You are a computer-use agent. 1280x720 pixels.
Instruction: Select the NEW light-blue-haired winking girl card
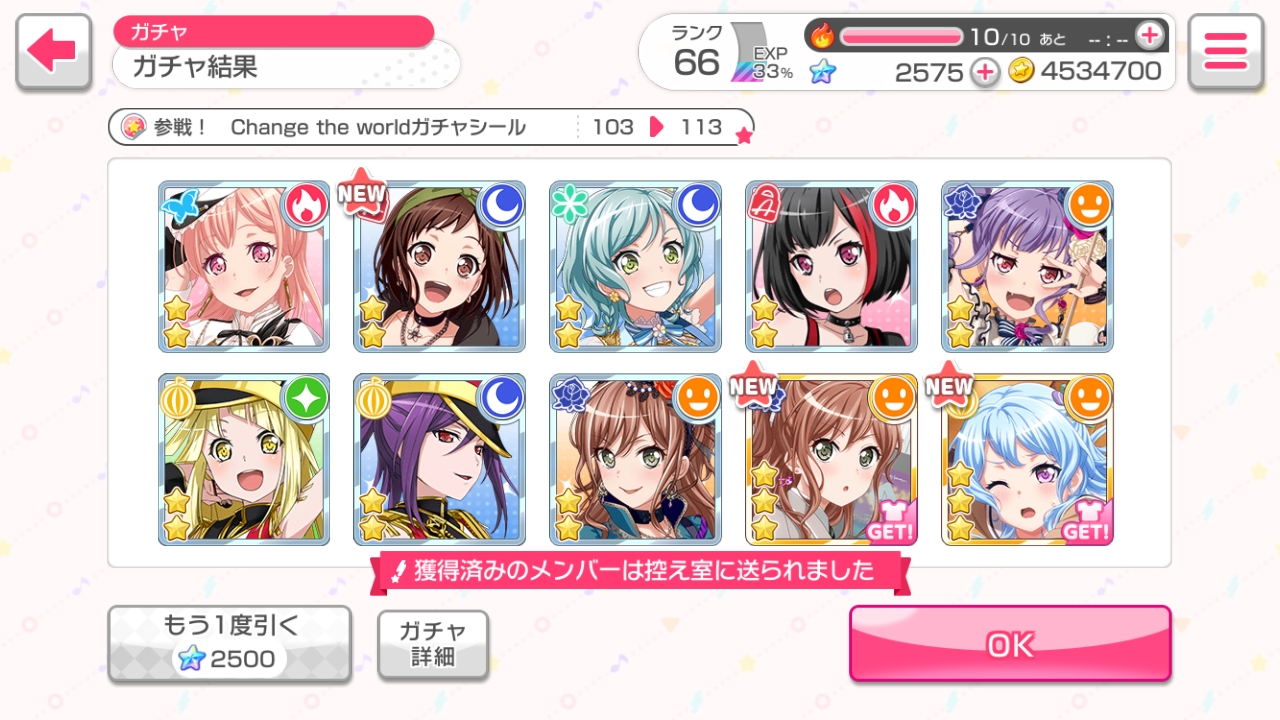click(1027, 460)
